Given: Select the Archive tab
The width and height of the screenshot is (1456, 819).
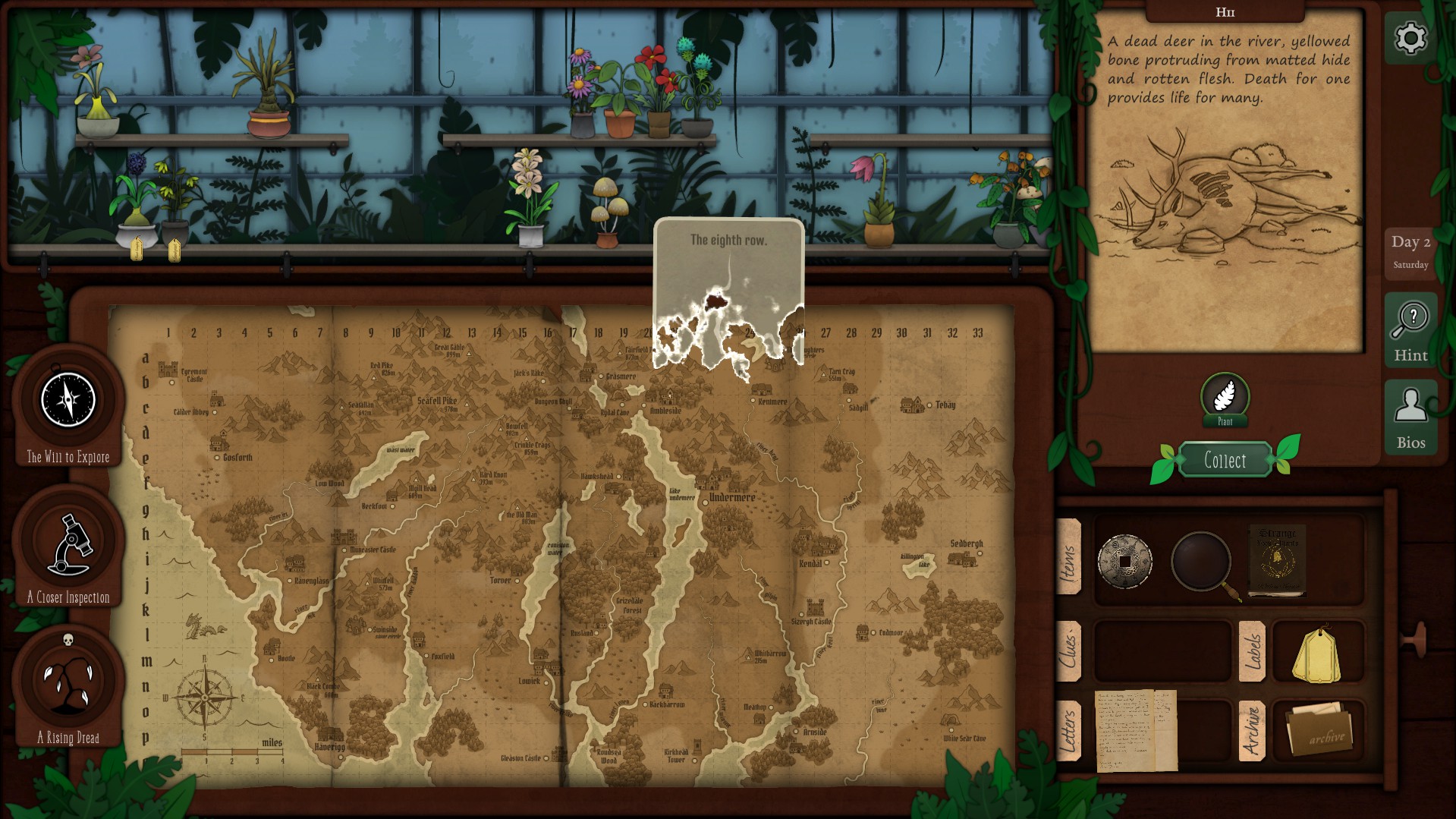Looking at the screenshot, I should (x=1252, y=730).
